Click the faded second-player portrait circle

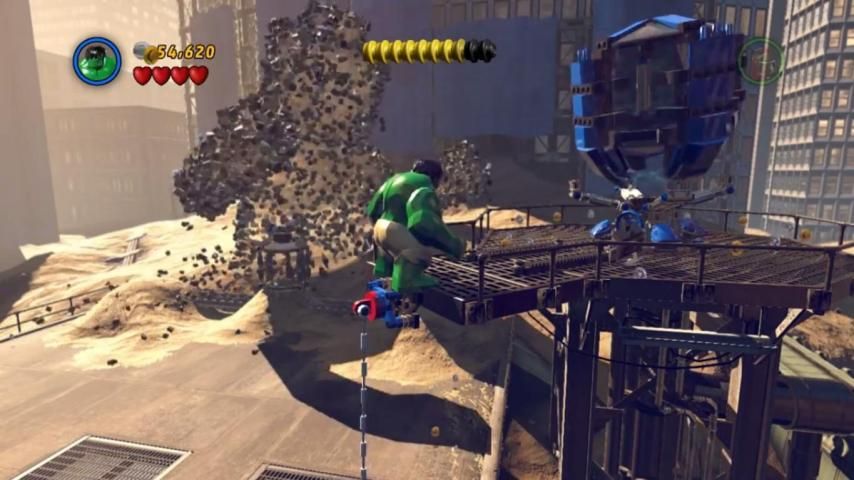point(760,61)
